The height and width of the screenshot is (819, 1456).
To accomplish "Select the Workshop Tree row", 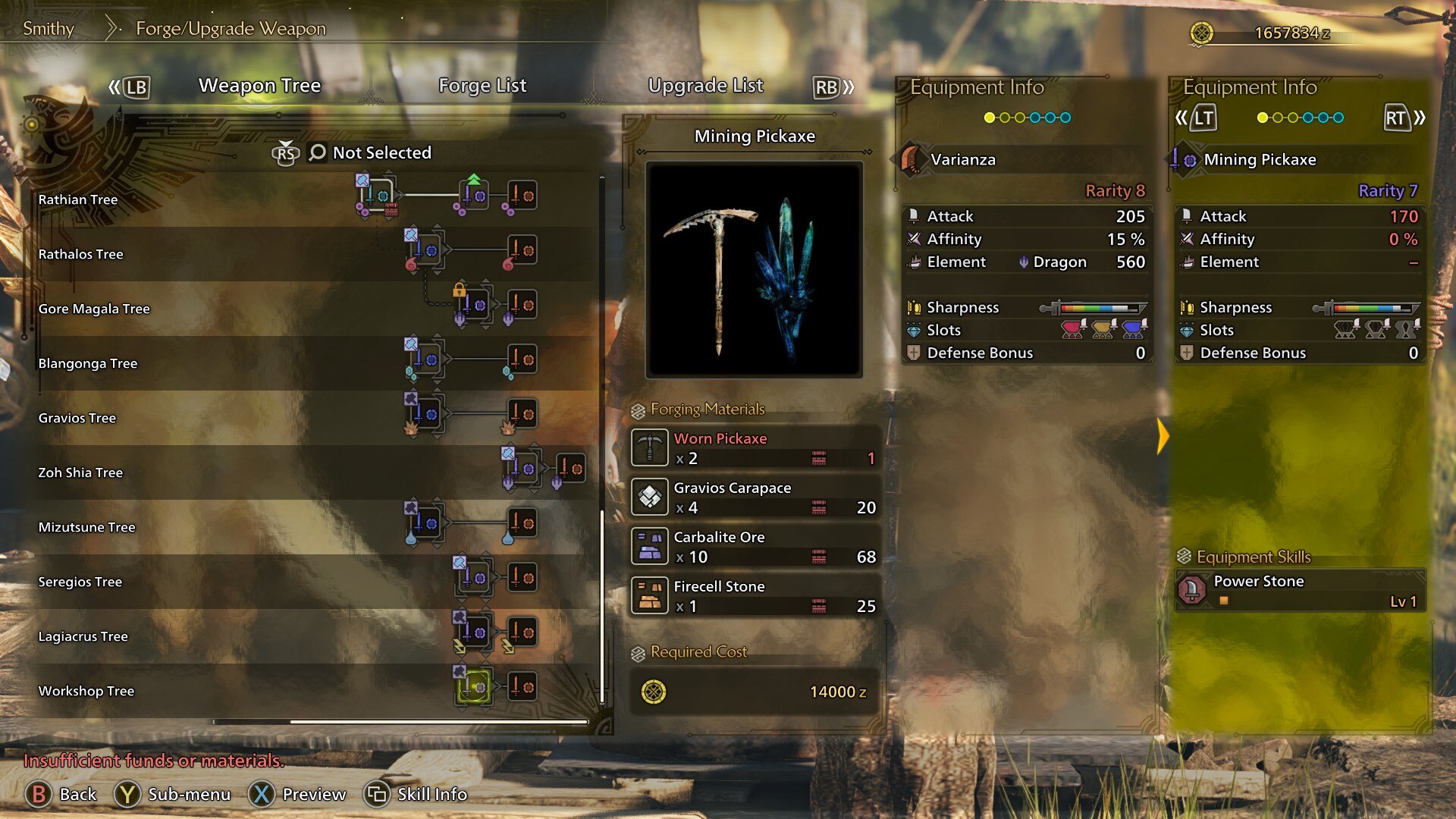I will pyautogui.click(x=86, y=691).
